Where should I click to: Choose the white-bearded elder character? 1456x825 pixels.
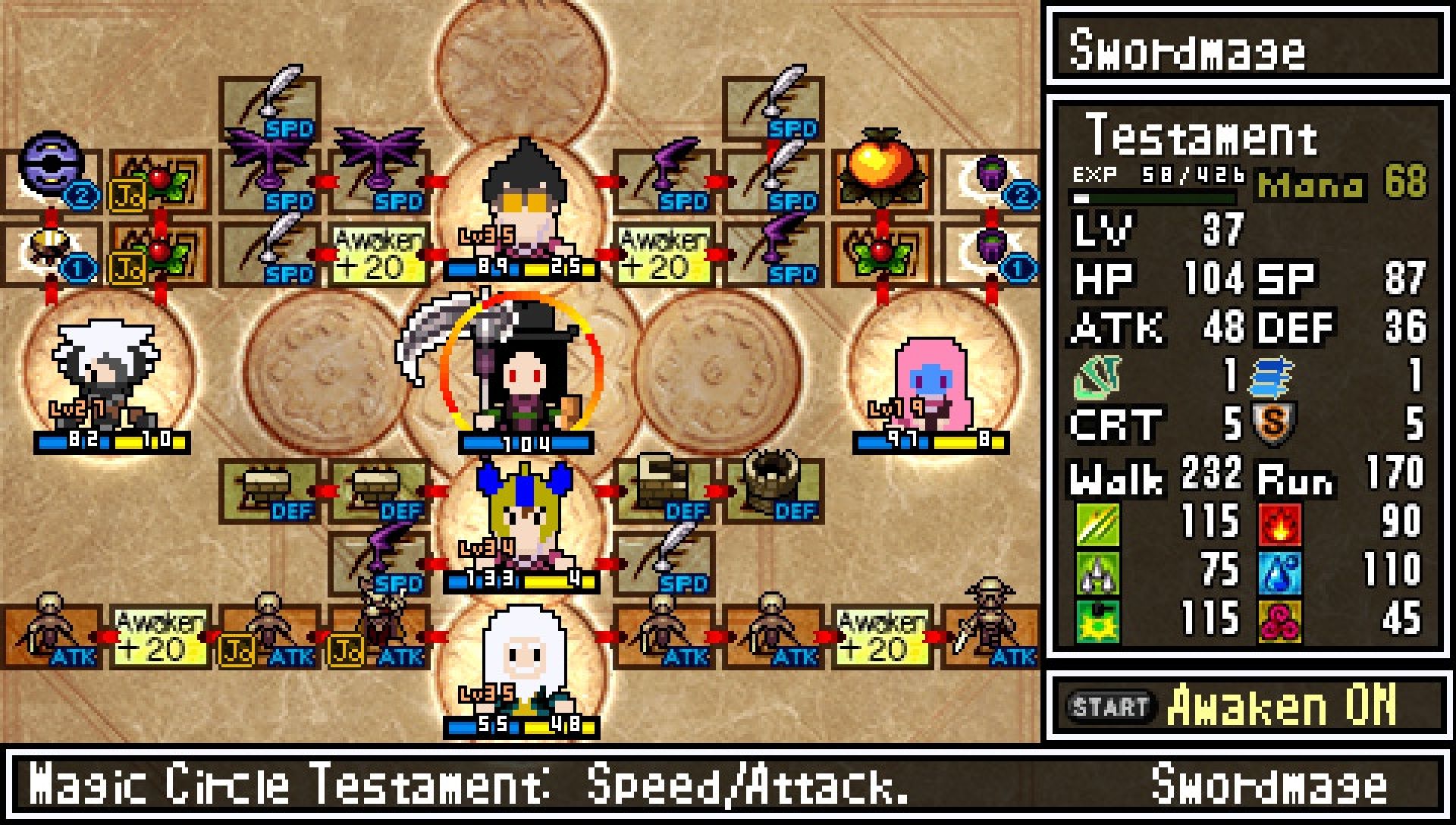[522, 667]
